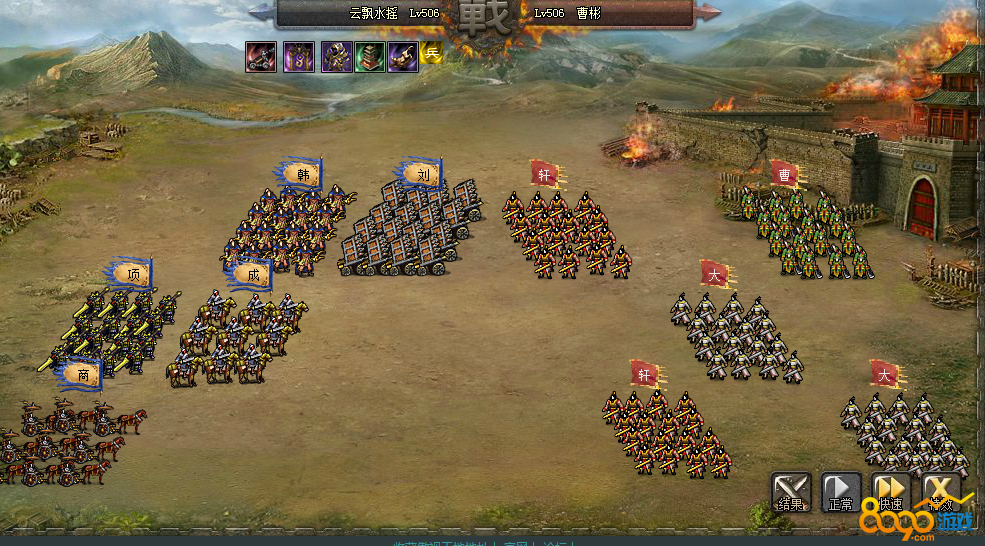Toggle the 特效 effects button

click(941, 492)
